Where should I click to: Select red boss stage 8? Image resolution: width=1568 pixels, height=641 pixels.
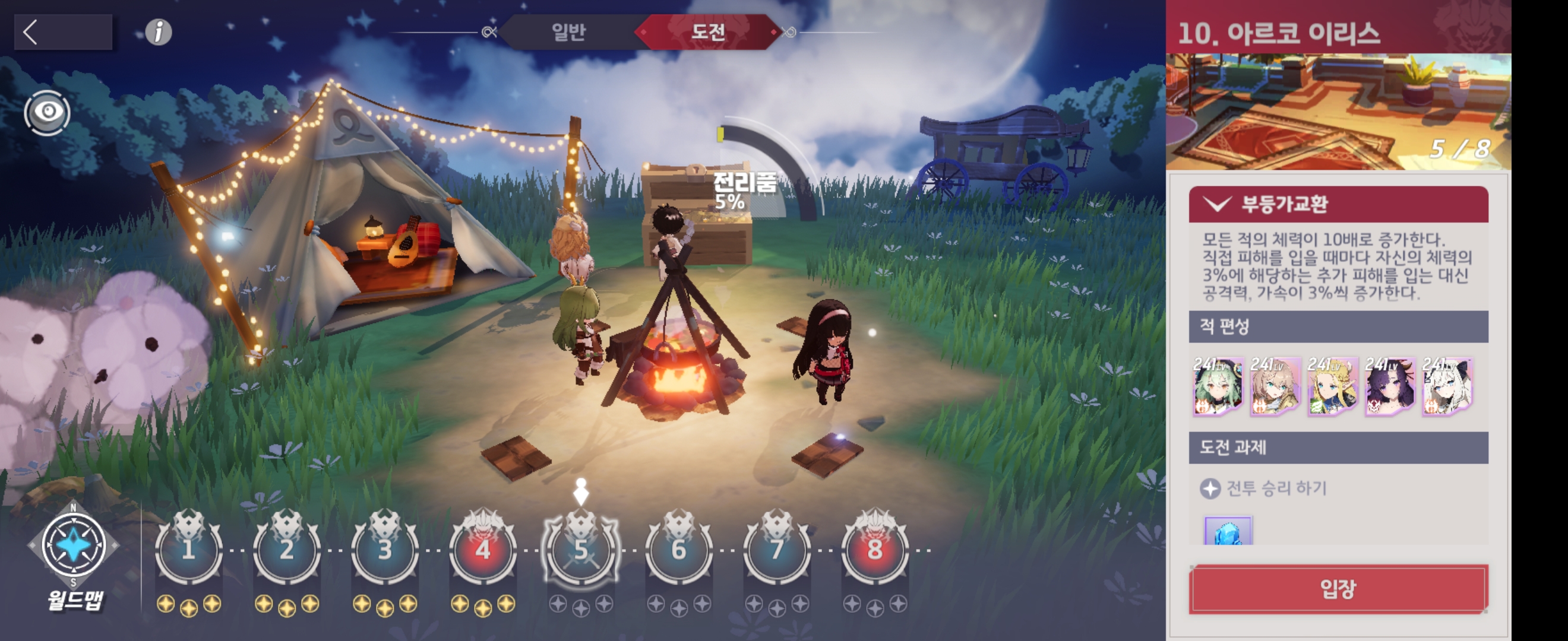click(875, 548)
